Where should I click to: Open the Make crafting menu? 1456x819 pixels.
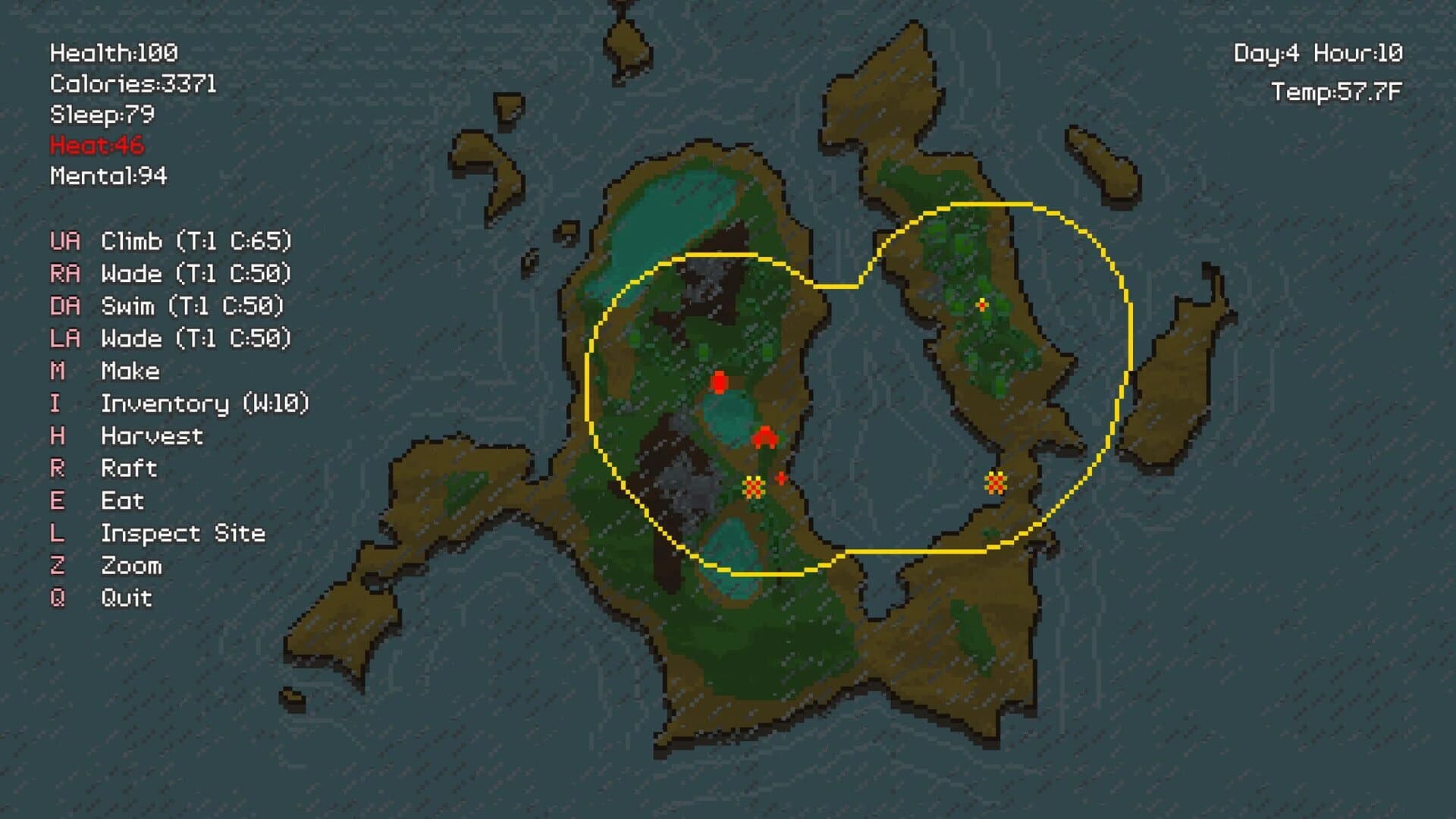click(x=130, y=371)
